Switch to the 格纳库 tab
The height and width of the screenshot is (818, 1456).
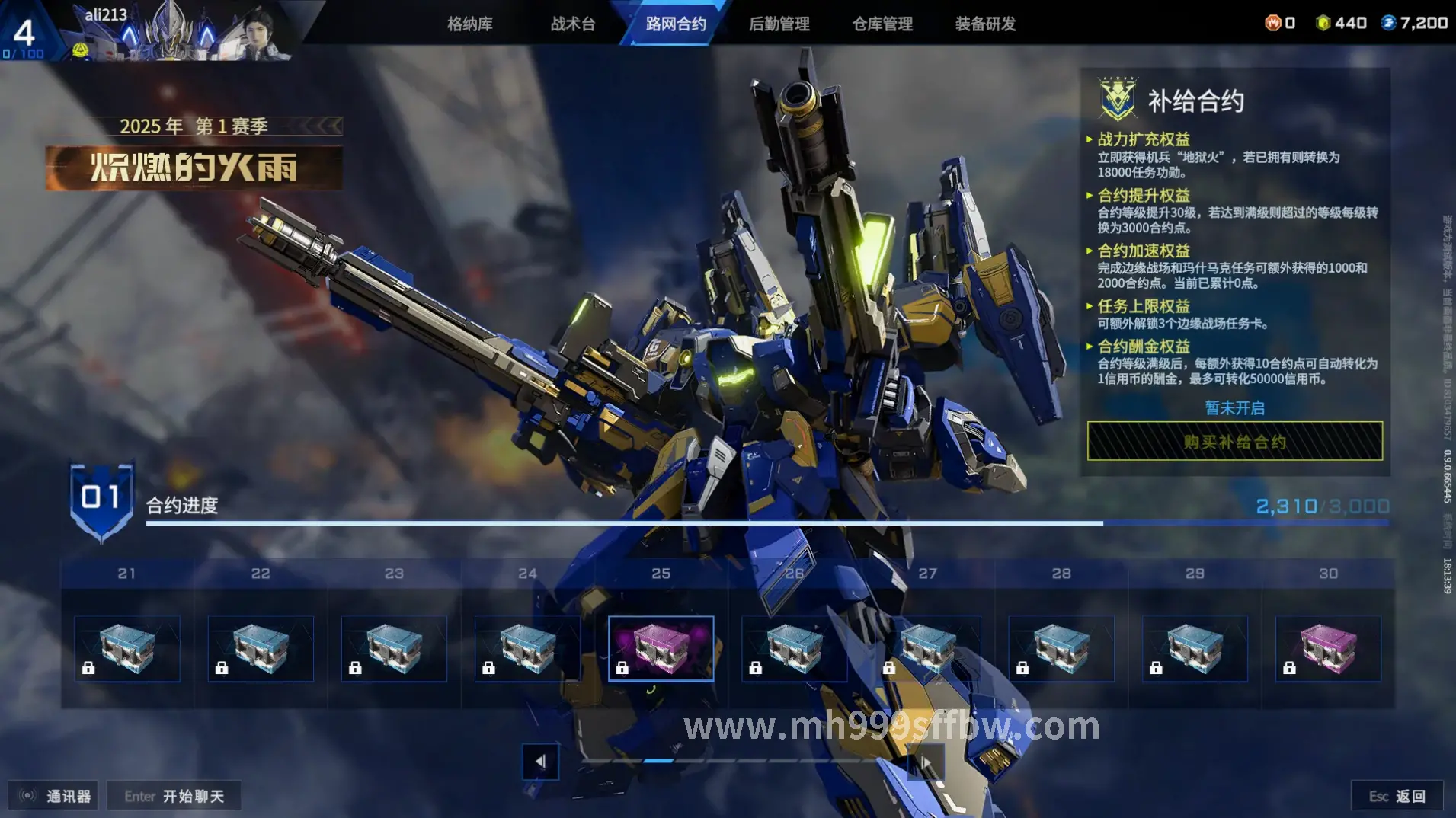469,24
